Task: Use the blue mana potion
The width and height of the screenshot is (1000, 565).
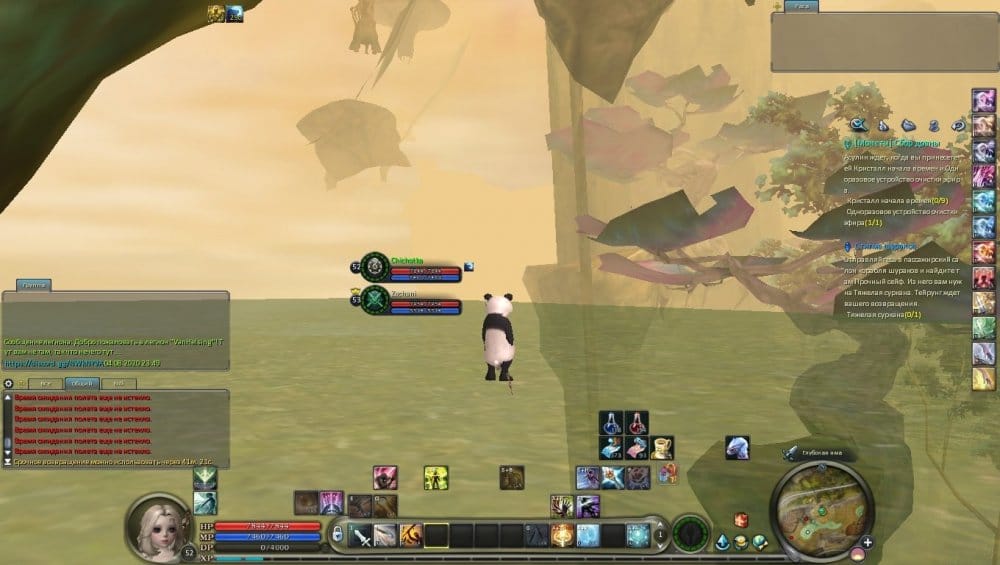Action: (611, 422)
